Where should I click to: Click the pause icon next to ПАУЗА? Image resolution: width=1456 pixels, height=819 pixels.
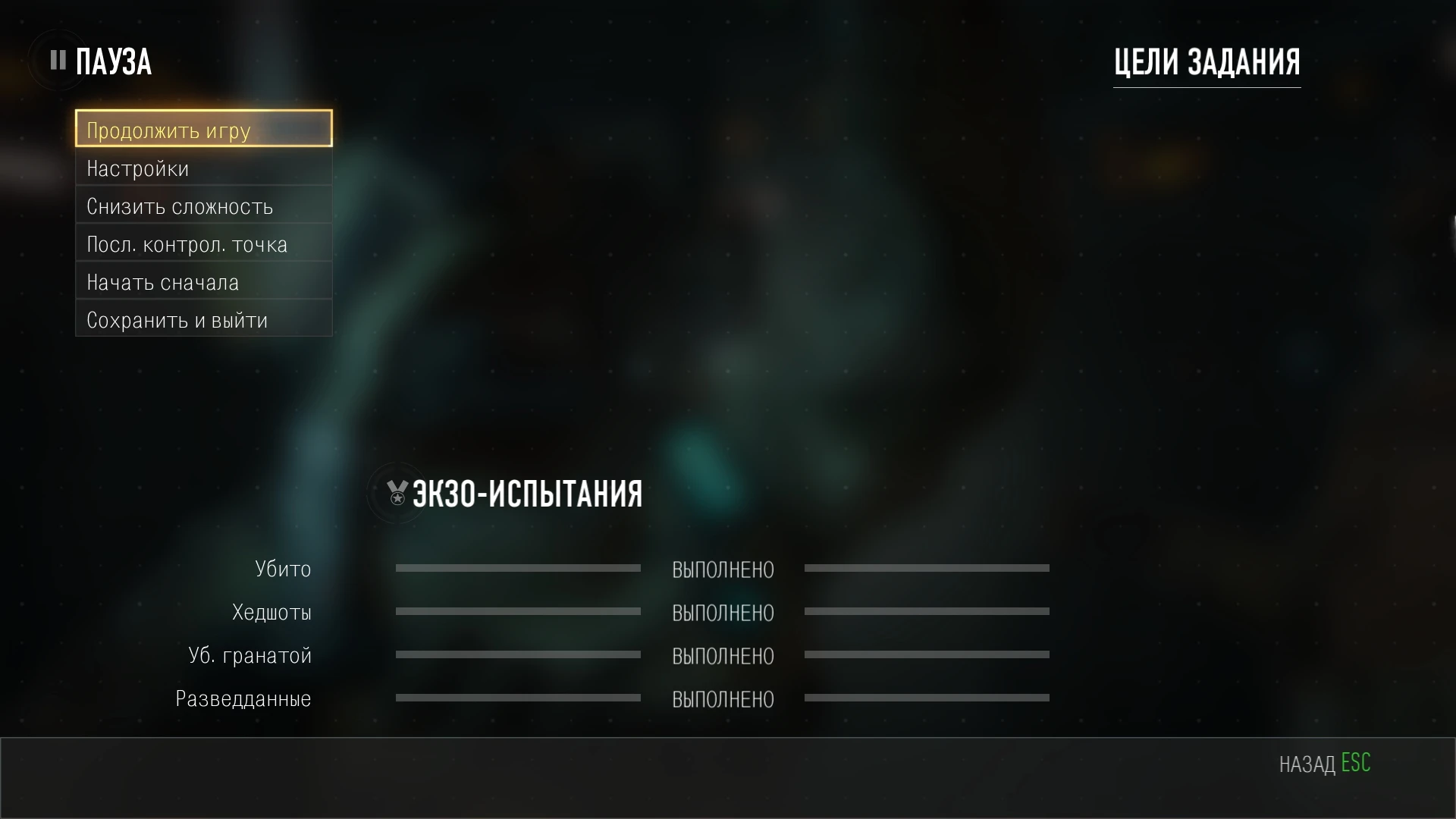(x=57, y=60)
